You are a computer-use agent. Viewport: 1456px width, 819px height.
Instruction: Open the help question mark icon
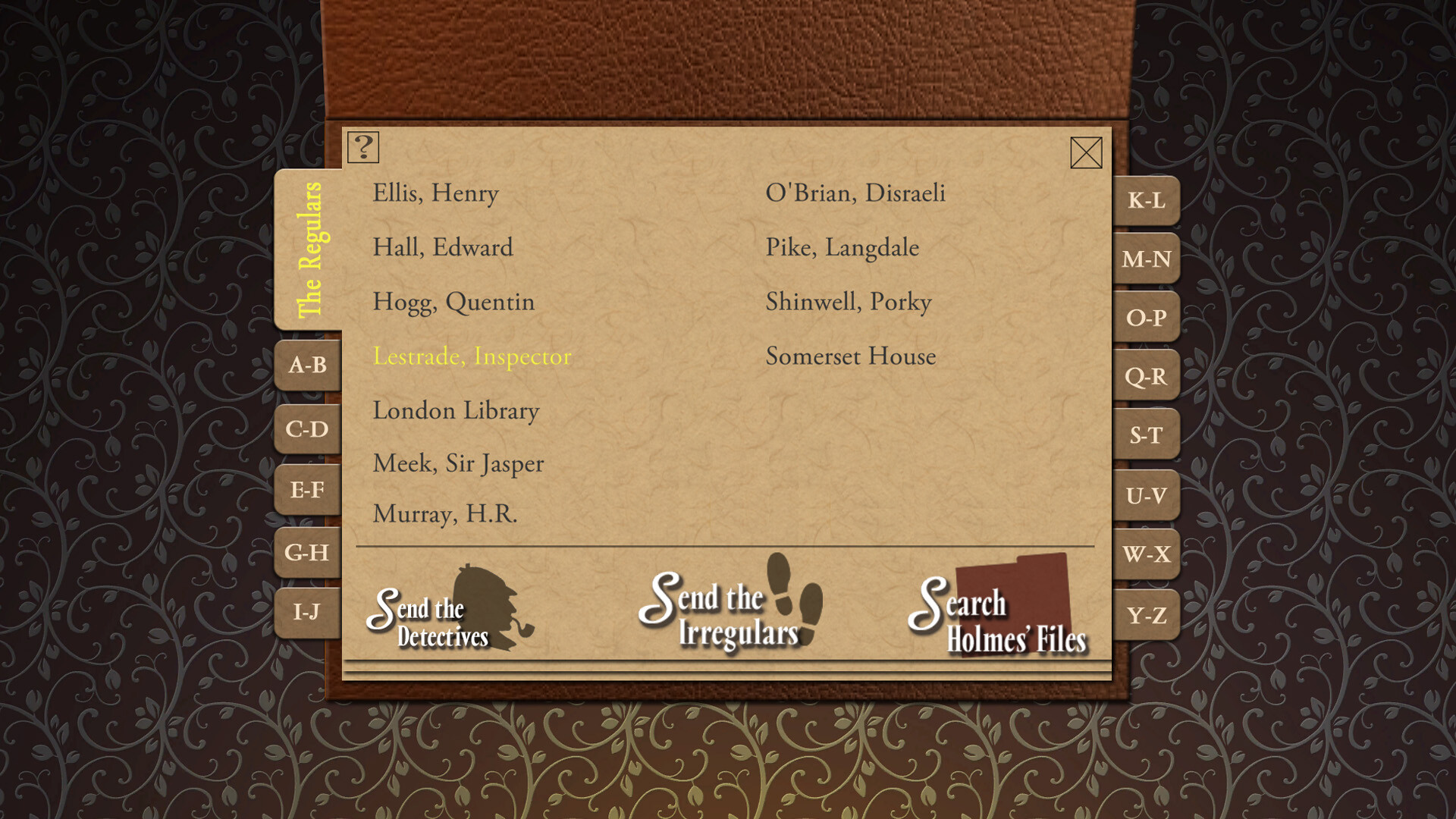point(362,148)
